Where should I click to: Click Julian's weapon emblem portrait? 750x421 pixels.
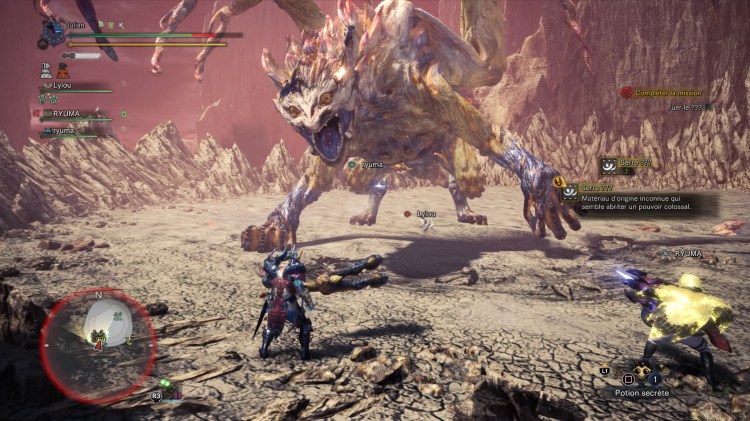(x=51, y=34)
